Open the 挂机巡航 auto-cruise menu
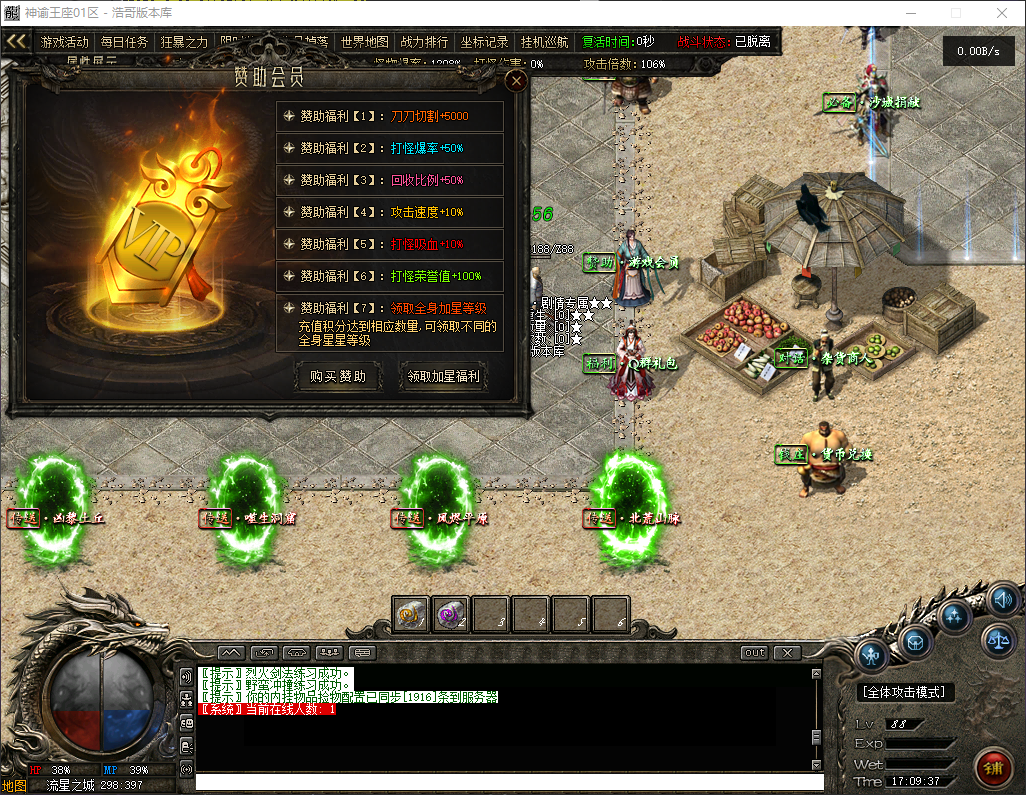Viewport: 1026px width, 795px height. pyautogui.click(x=544, y=42)
